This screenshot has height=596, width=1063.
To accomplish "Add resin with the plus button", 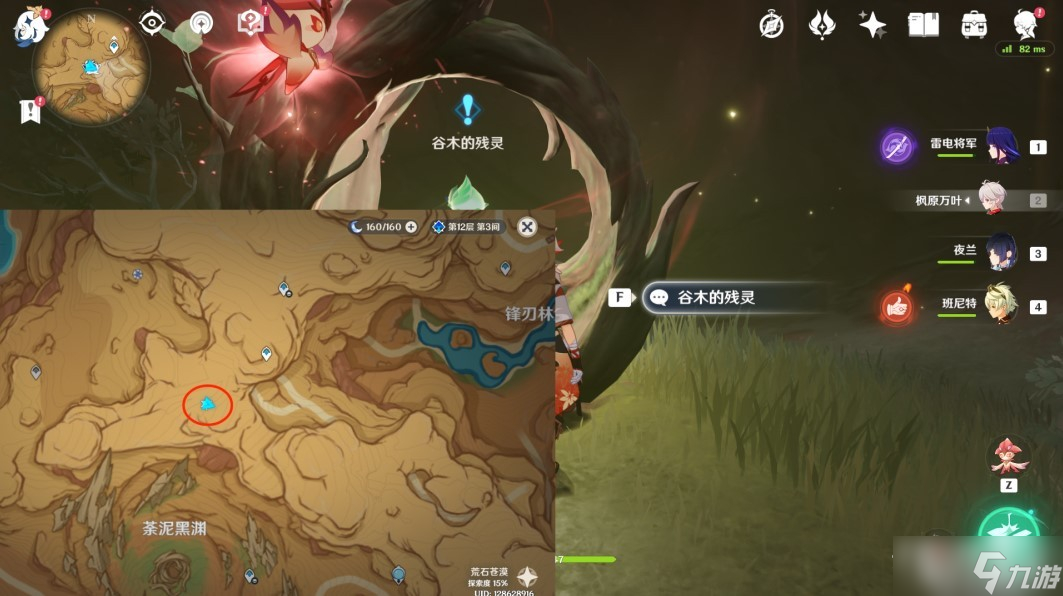I will pos(410,227).
